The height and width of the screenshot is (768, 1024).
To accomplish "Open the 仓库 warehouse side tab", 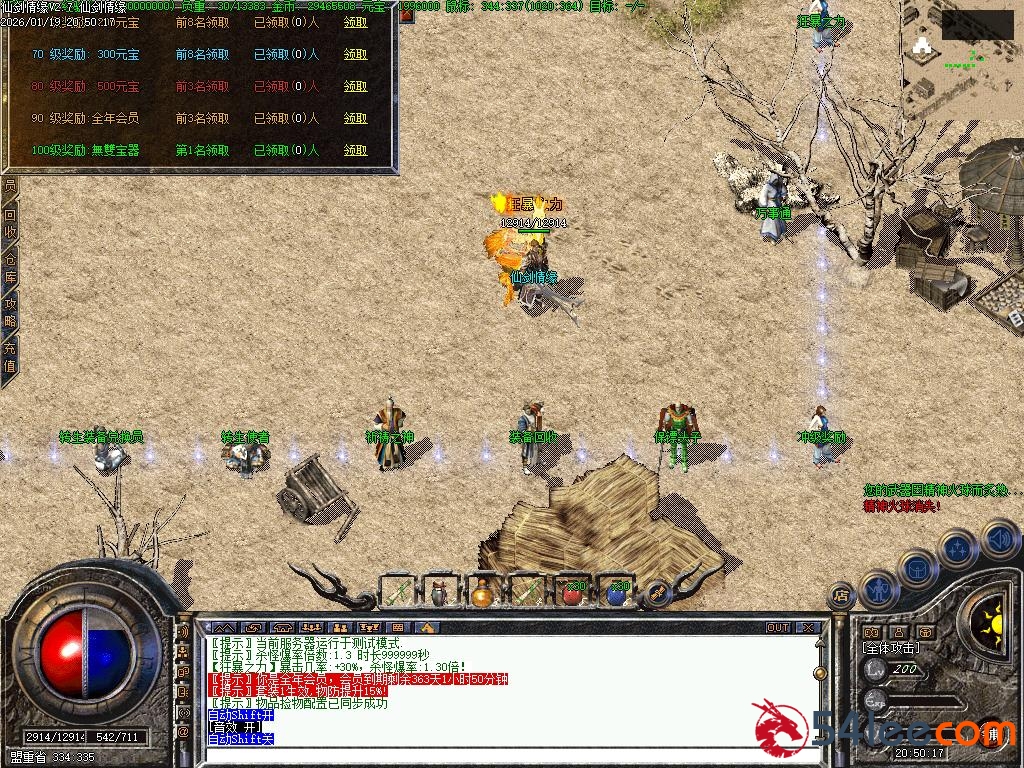I will [x=10, y=267].
